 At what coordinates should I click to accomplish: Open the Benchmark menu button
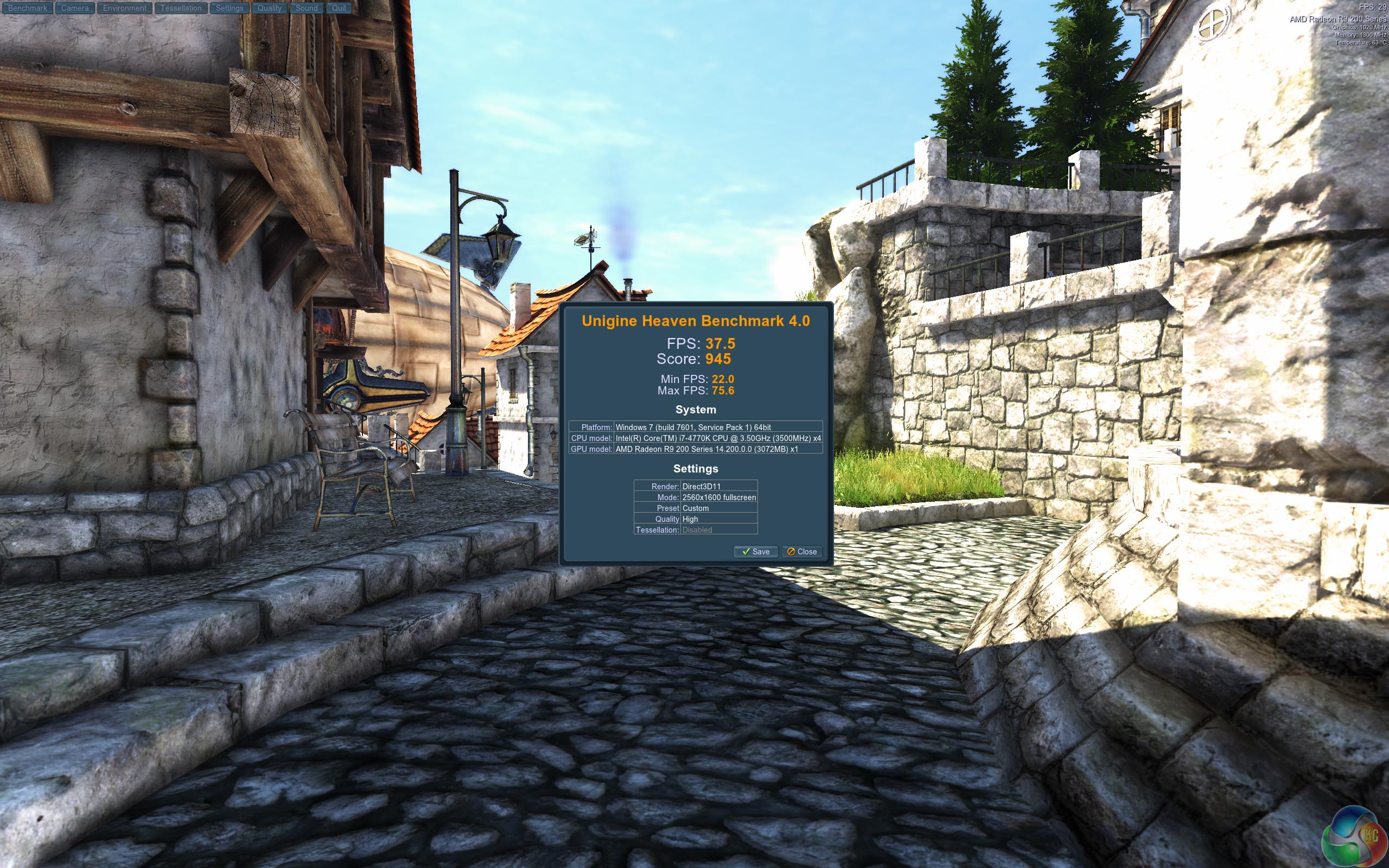28,8
